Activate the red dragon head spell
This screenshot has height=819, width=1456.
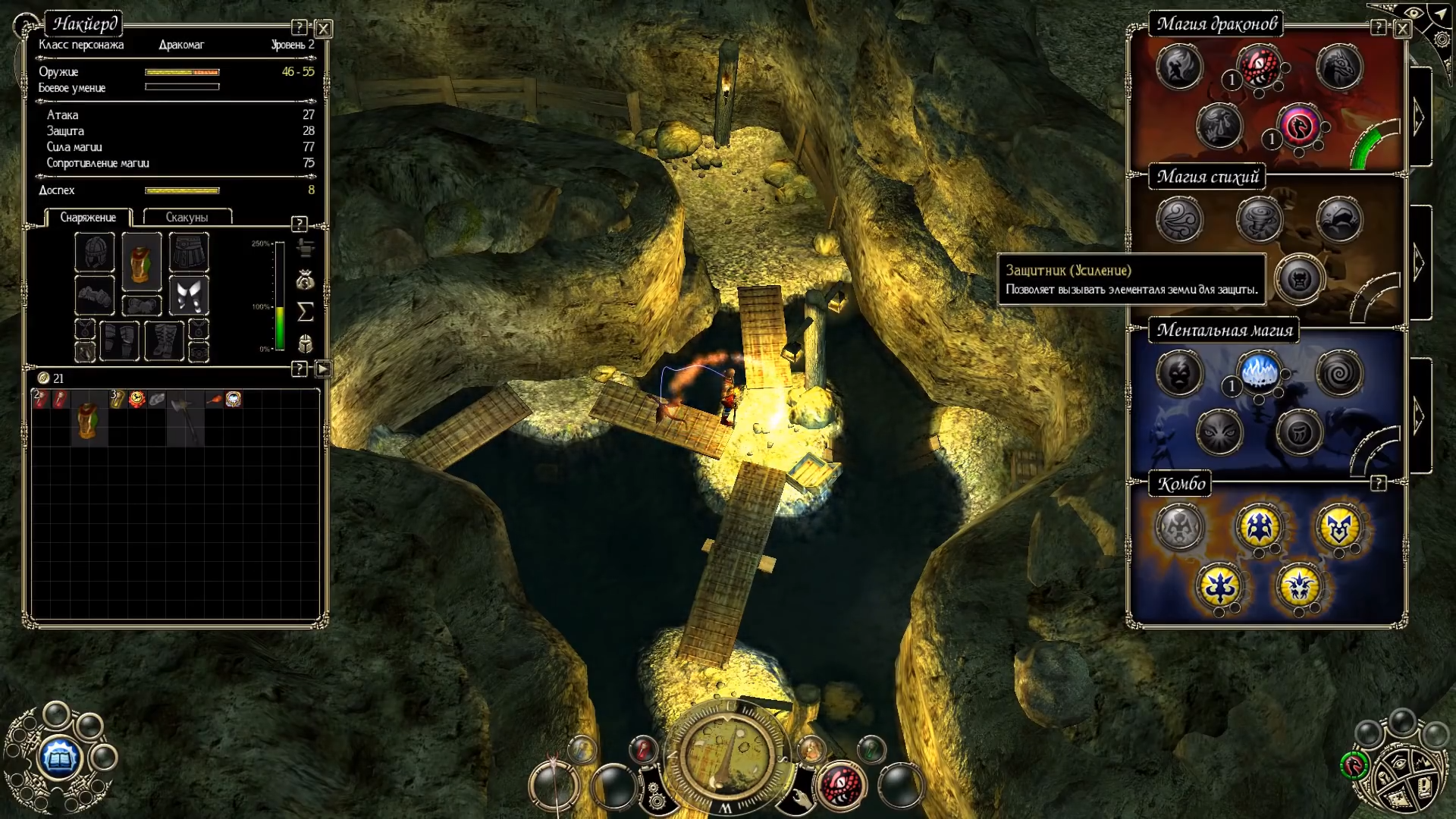[x=1259, y=67]
